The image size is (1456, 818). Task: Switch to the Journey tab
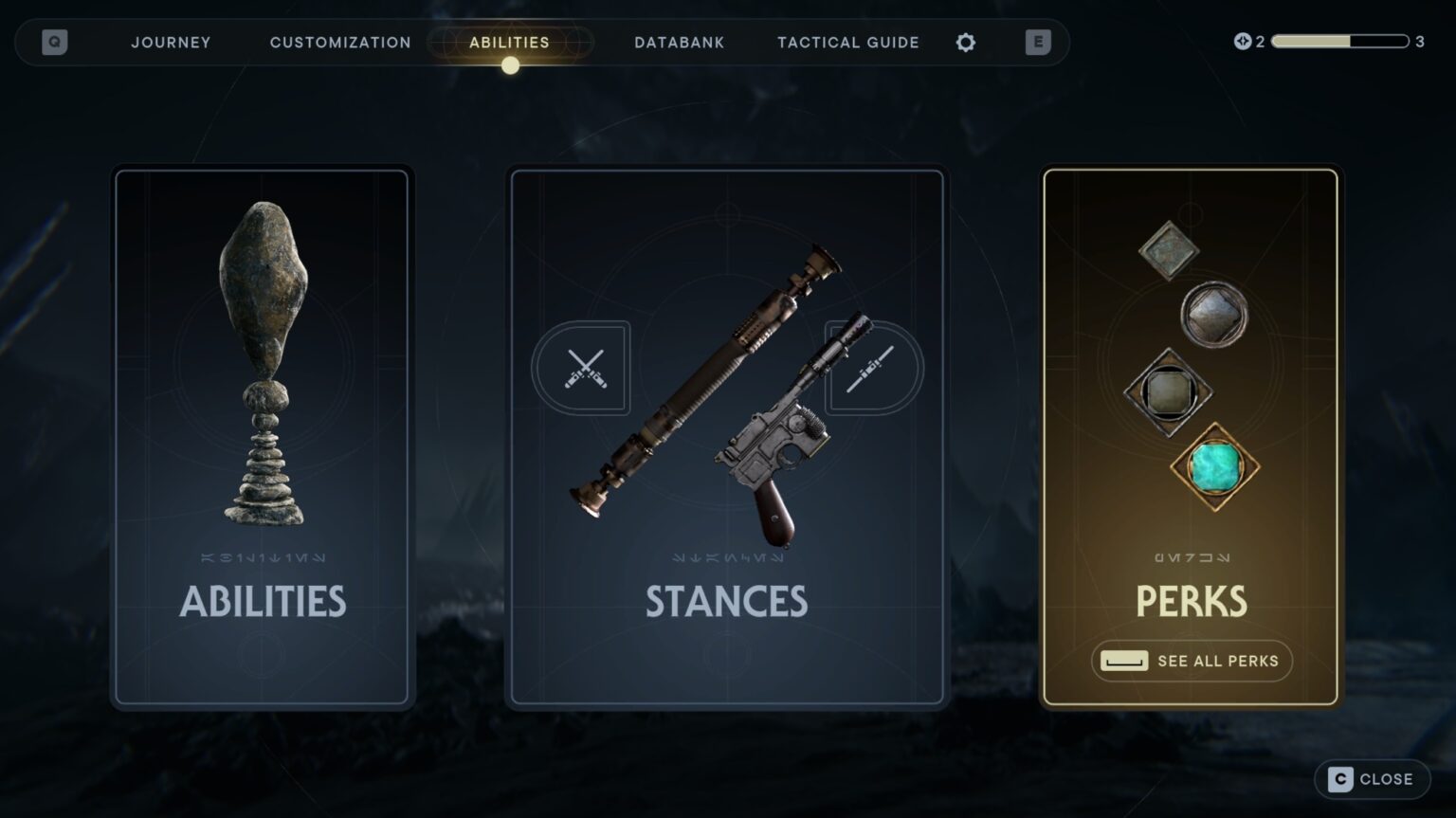pyautogui.click(x=171, y=42)
